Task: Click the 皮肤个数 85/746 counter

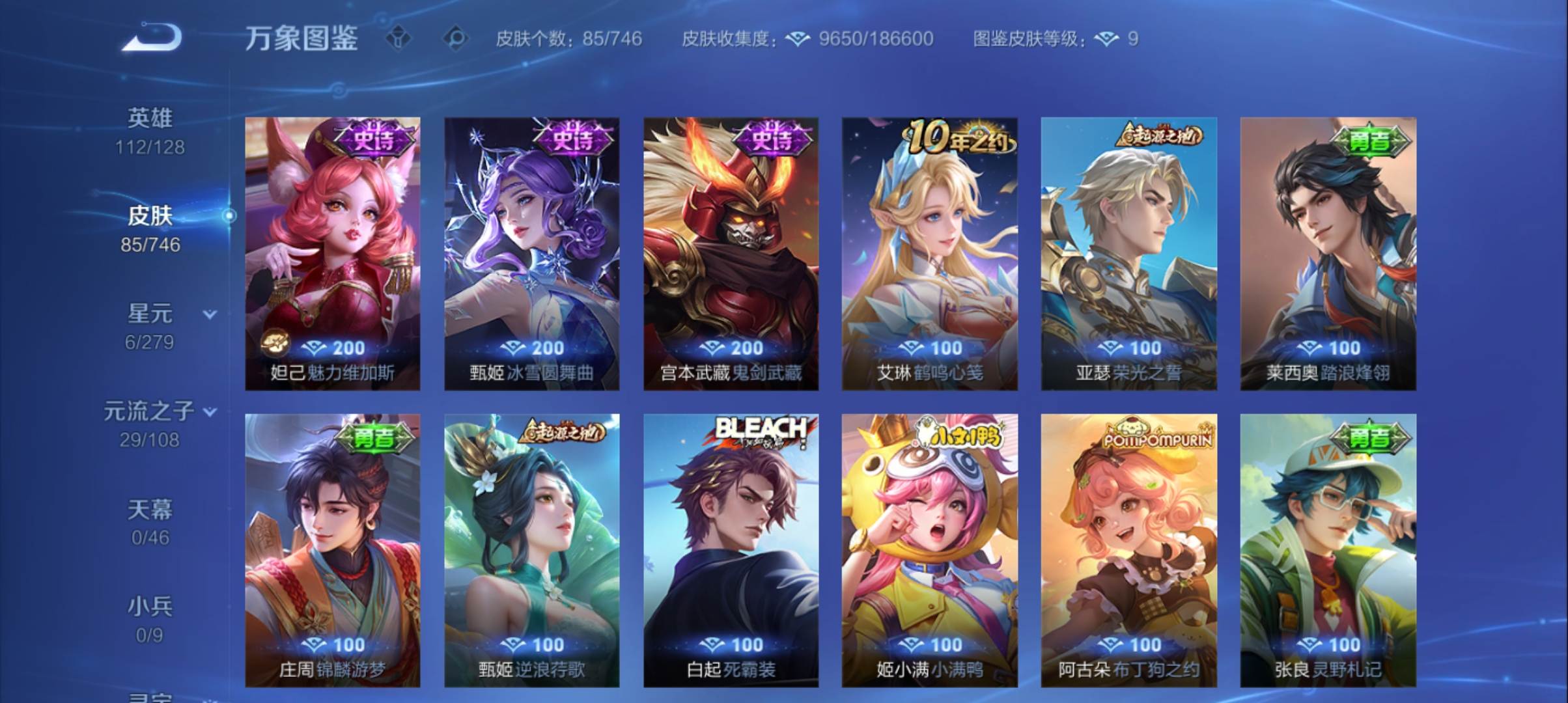Action: point(567,39)
